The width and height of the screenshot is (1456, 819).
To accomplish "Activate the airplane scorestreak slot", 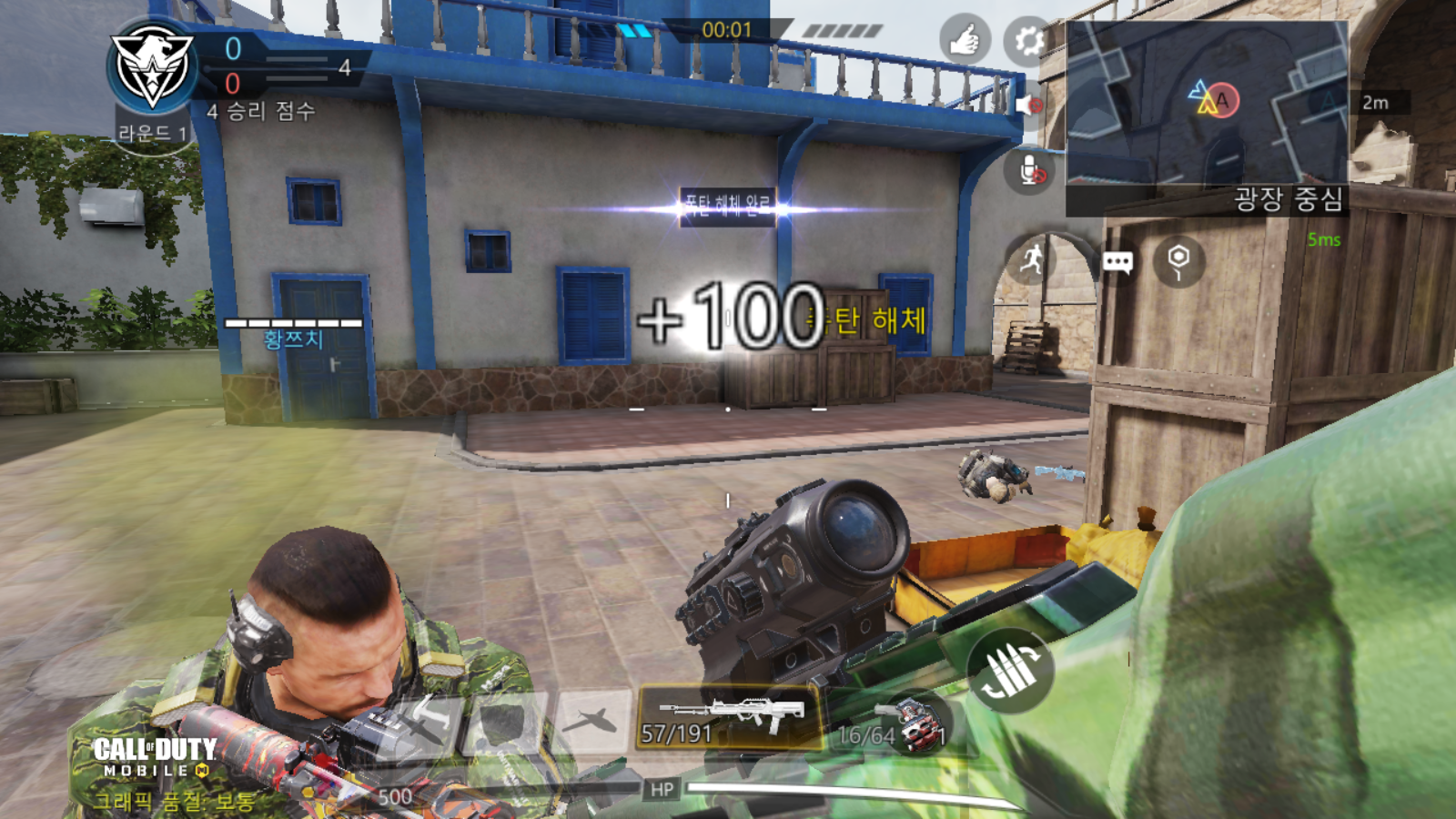I will 593,722.
